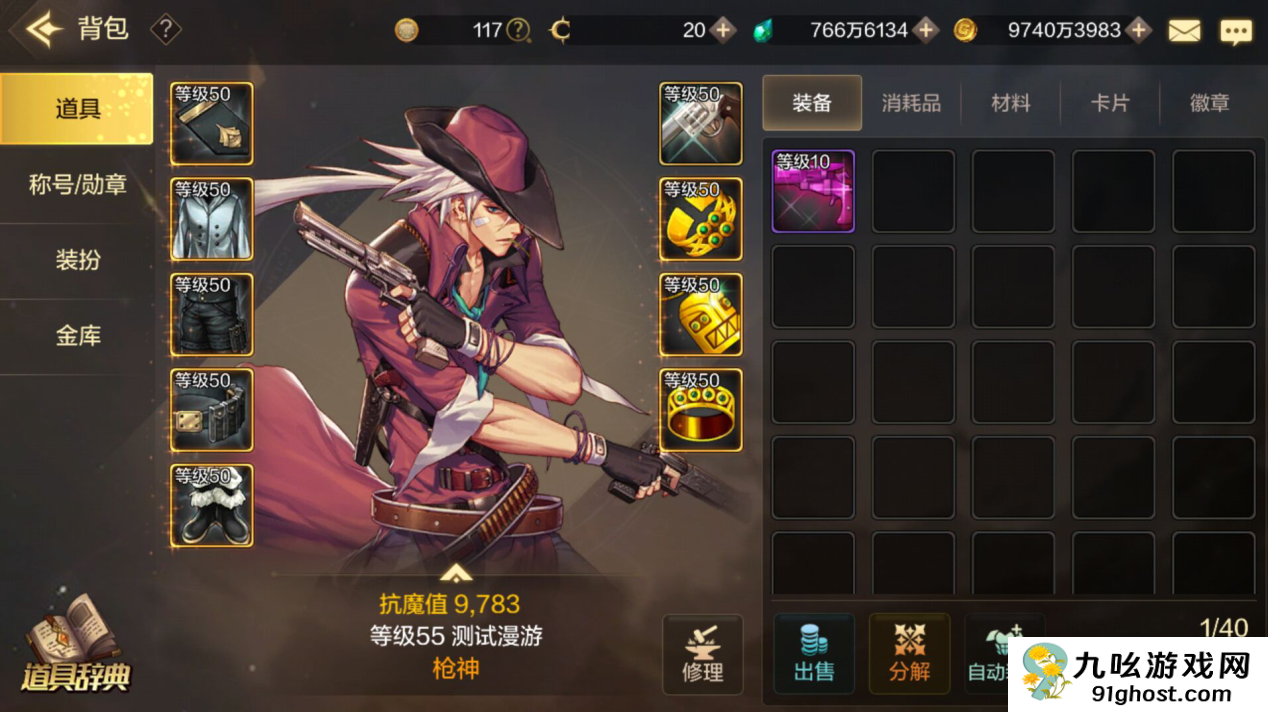Select the equipped revolver weapon slot
This screenshot has width=1268, height=712.
click(x=701, y=124)
